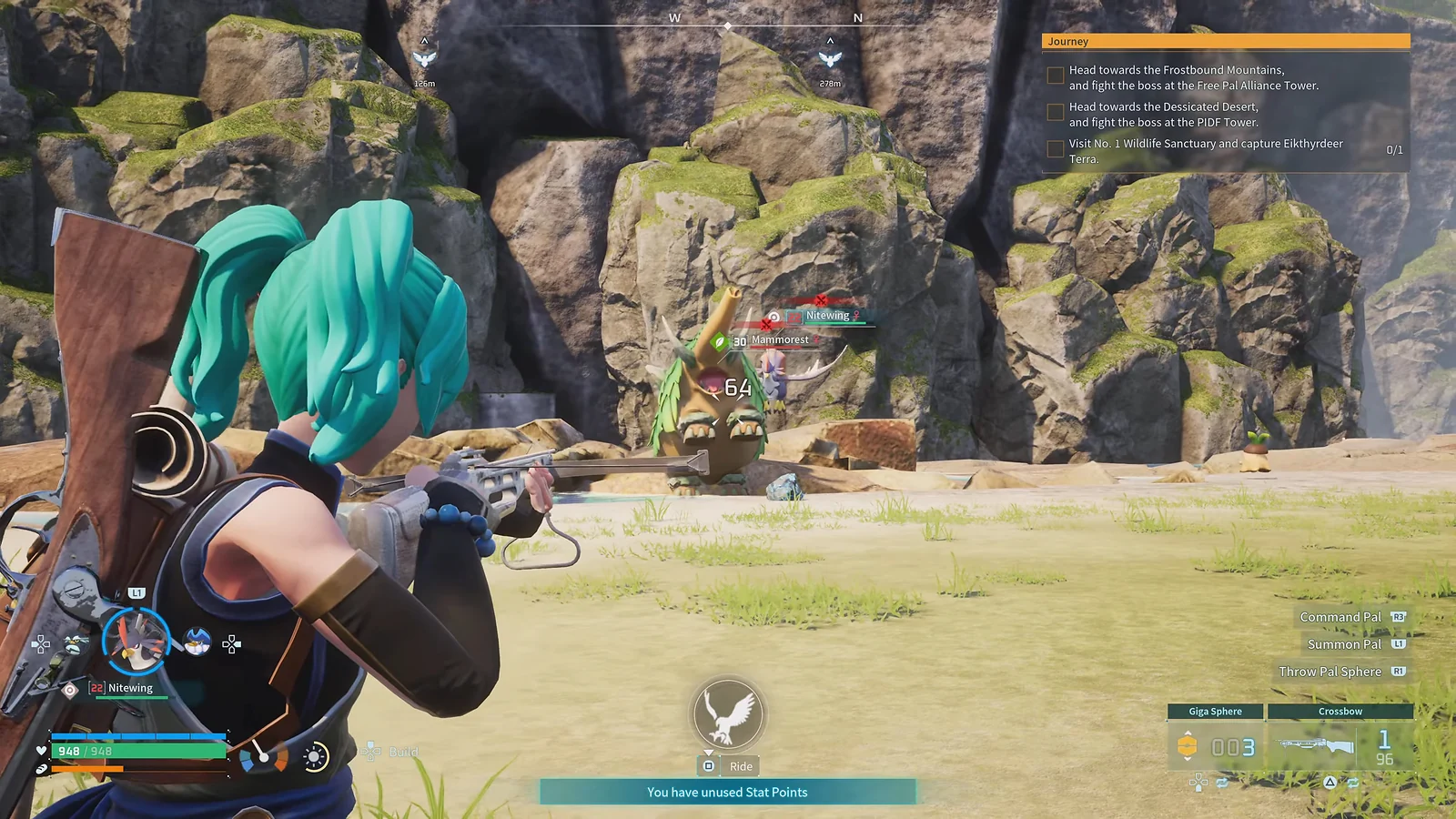Tick the Dessicated Desert objective checkbox
Image resolution: width=1456 pixels, height=819 pixels.
coord(1056,112)
